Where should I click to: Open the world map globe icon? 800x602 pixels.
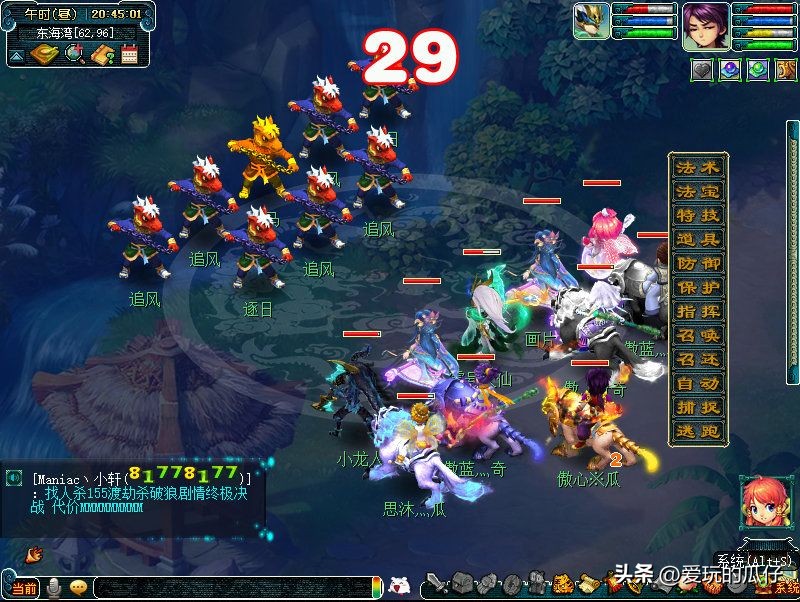pyautogui.click(x=73, y=55)
